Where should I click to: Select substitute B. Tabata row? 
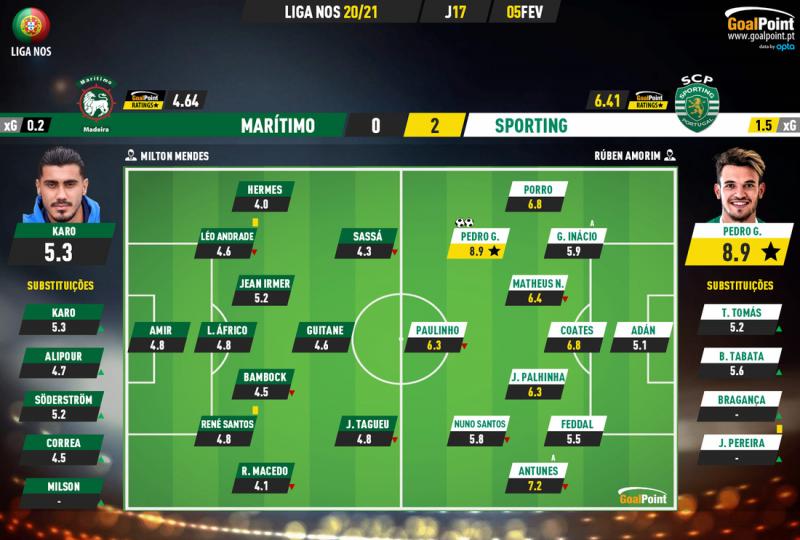(735, 363)
